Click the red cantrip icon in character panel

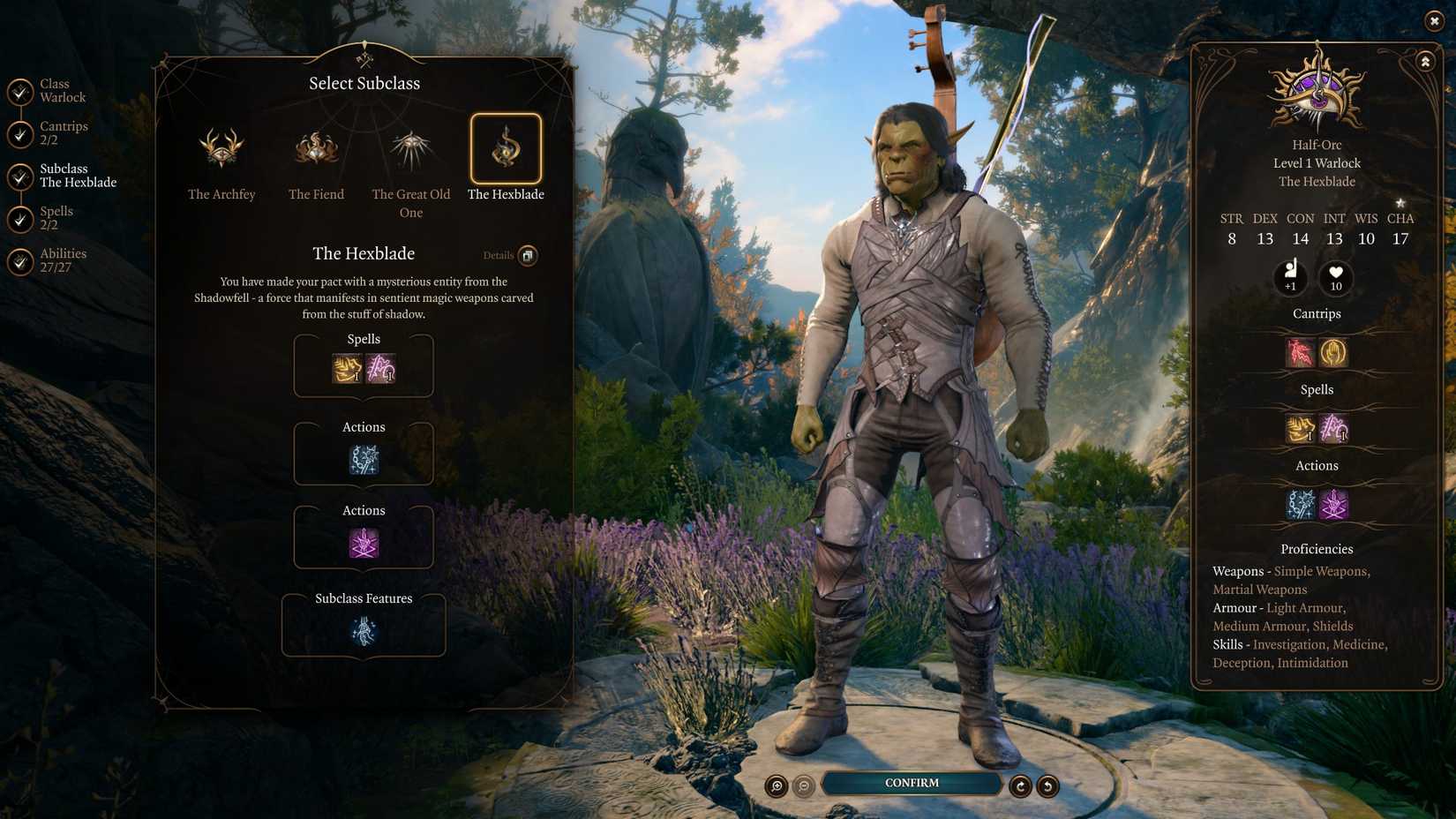(1298, 352)
